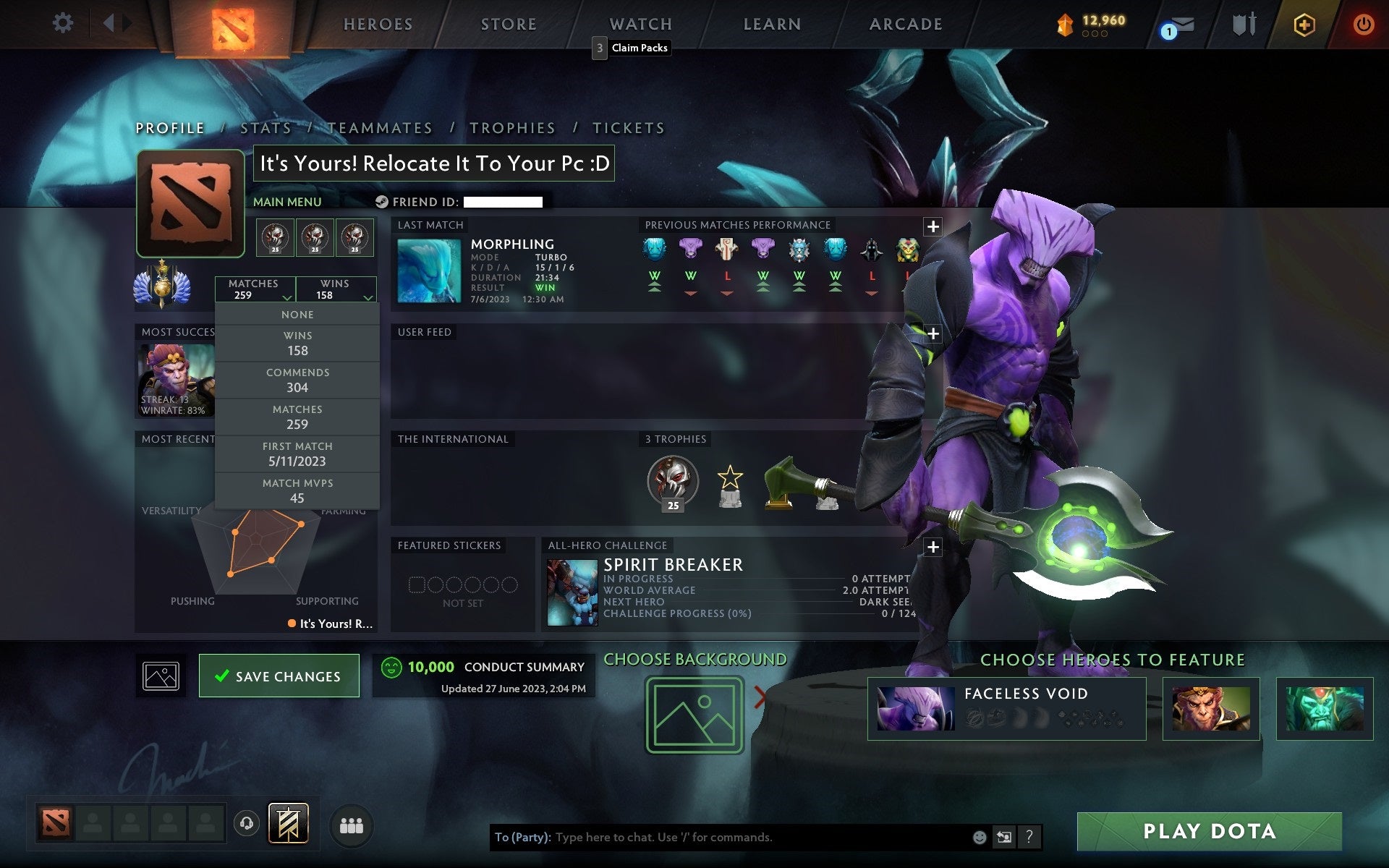Toggle voice chat with the headset icon
Screen dimensions: 1389x868
tap(246, 822)
